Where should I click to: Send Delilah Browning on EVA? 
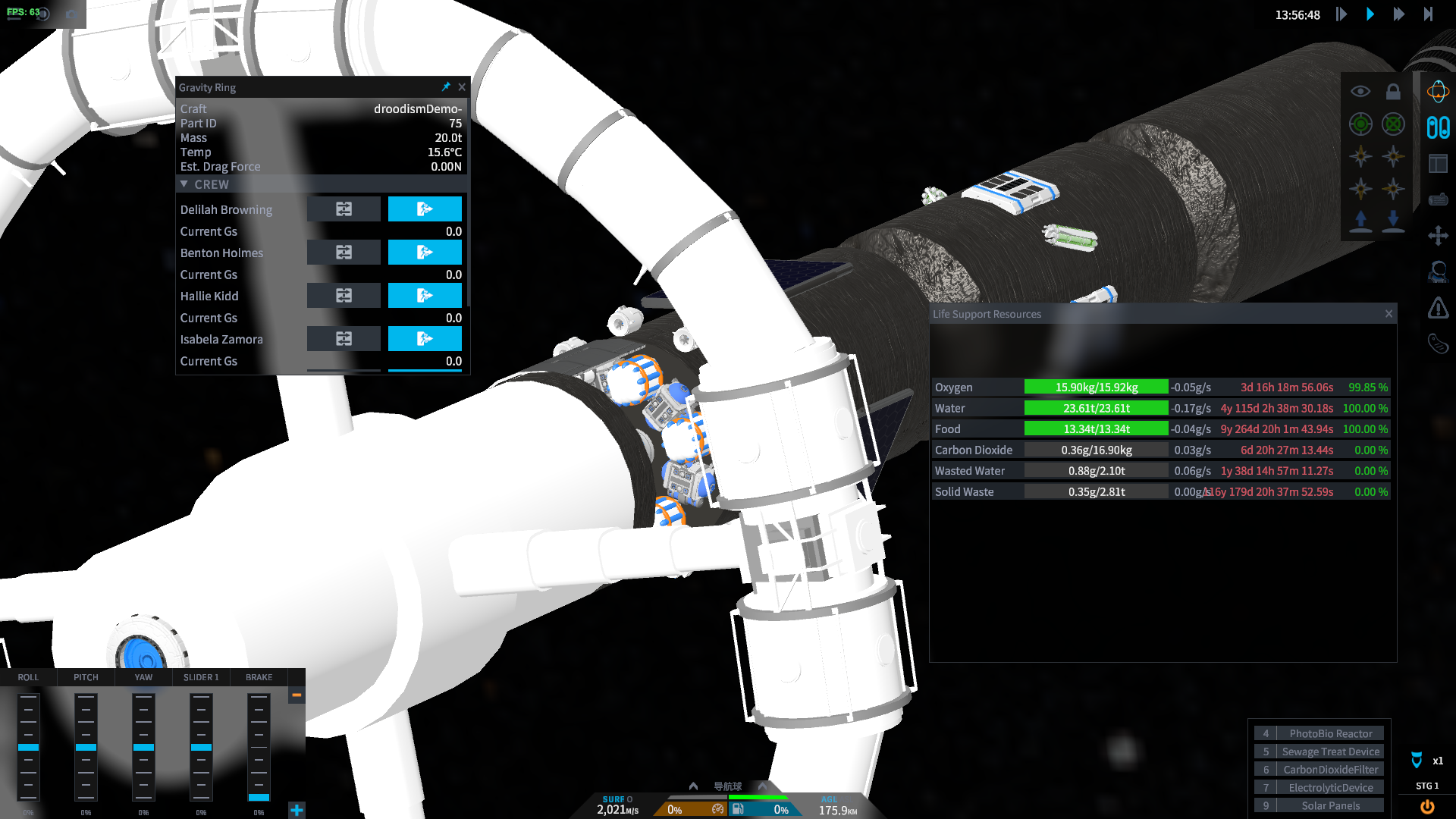pos(425,209)
